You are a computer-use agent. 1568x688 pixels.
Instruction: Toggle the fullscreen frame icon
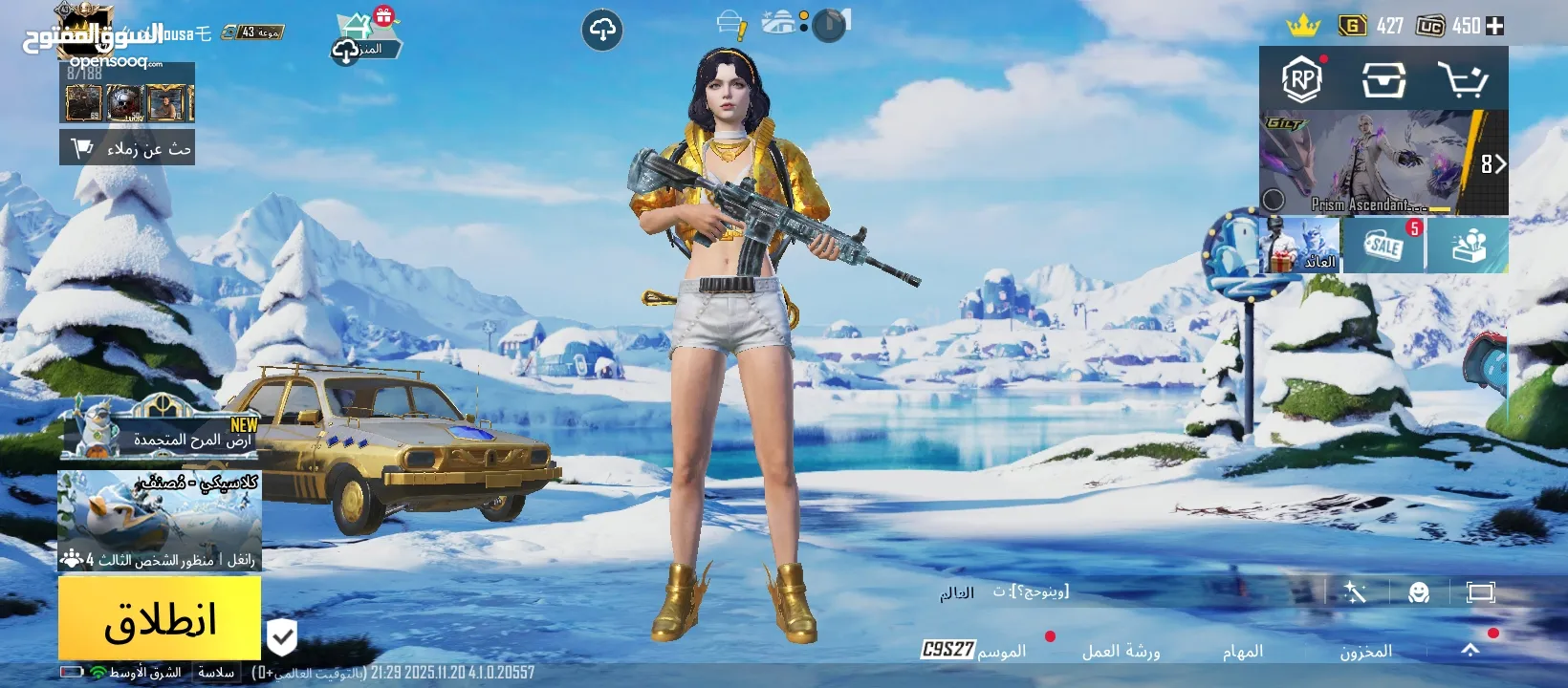click(x=1480, y=592)
